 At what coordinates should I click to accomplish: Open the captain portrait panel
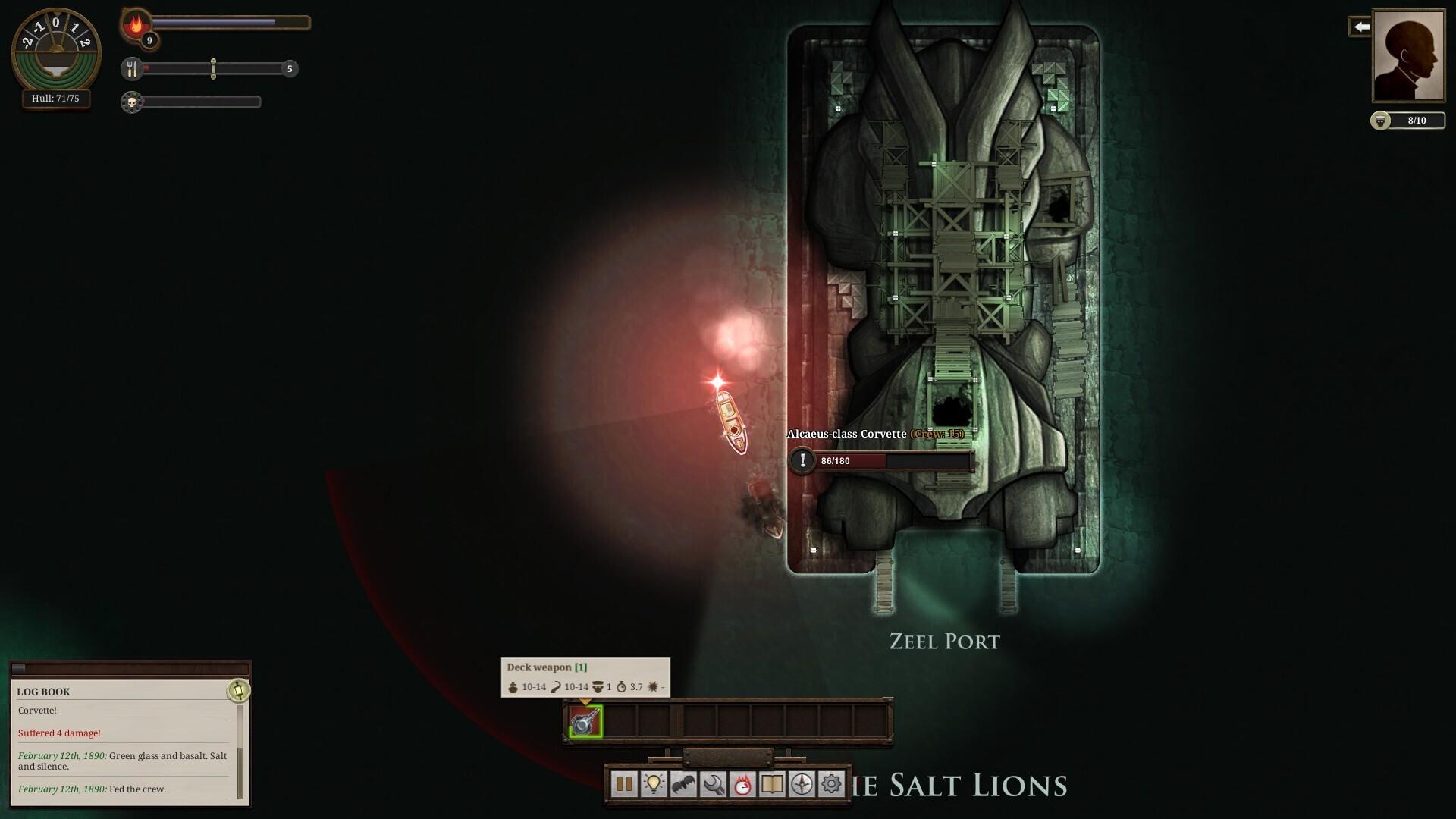[1408, 55]
